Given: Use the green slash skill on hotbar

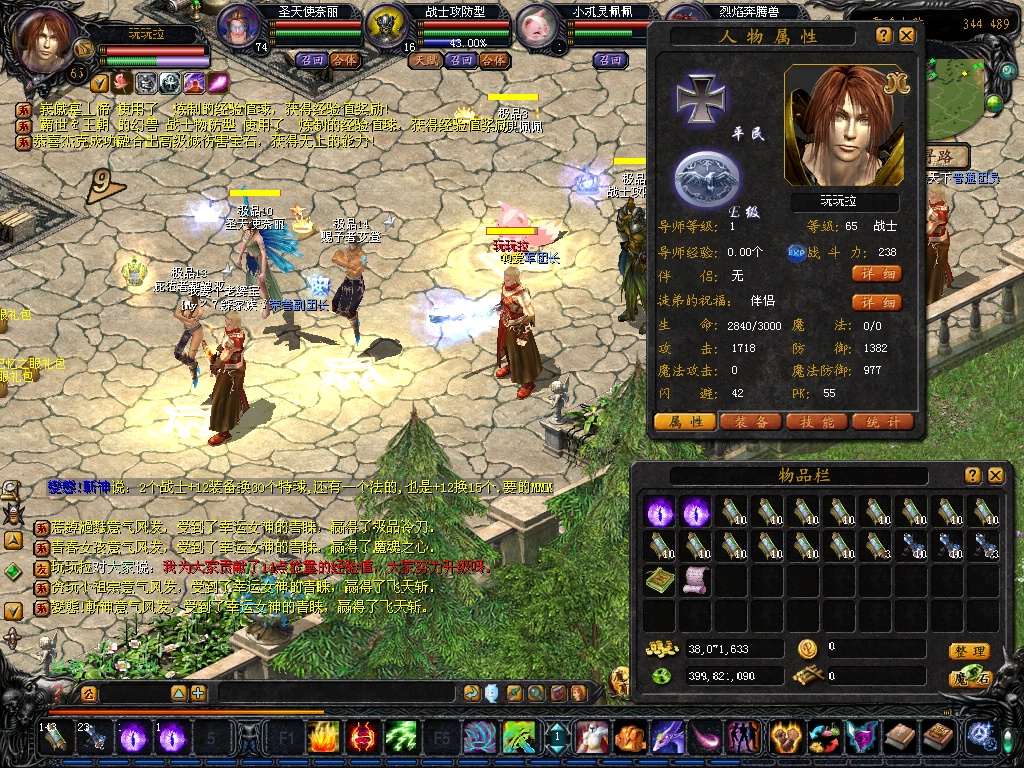Looking at the screenshot, I should (x=401, y=738).
